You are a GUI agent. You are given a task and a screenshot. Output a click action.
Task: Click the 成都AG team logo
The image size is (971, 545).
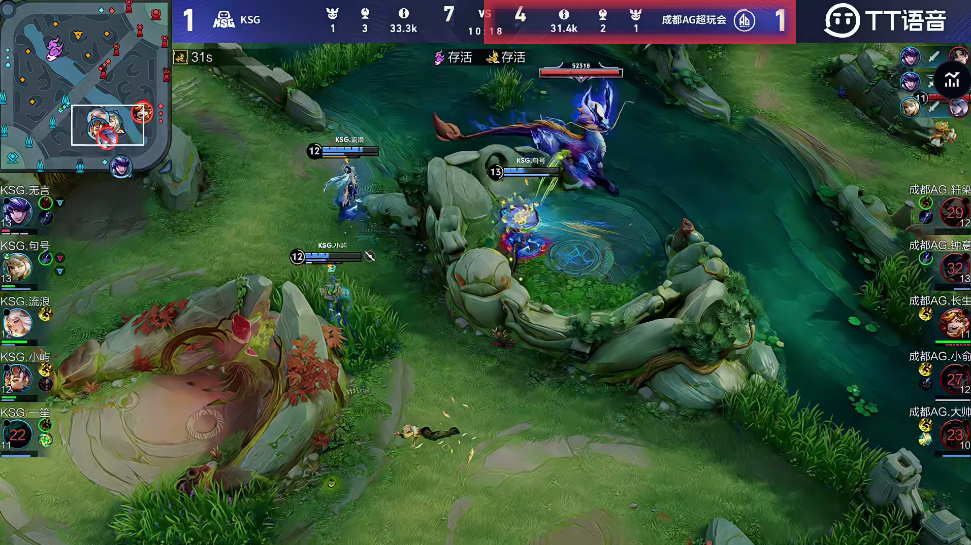pos(743,20)
